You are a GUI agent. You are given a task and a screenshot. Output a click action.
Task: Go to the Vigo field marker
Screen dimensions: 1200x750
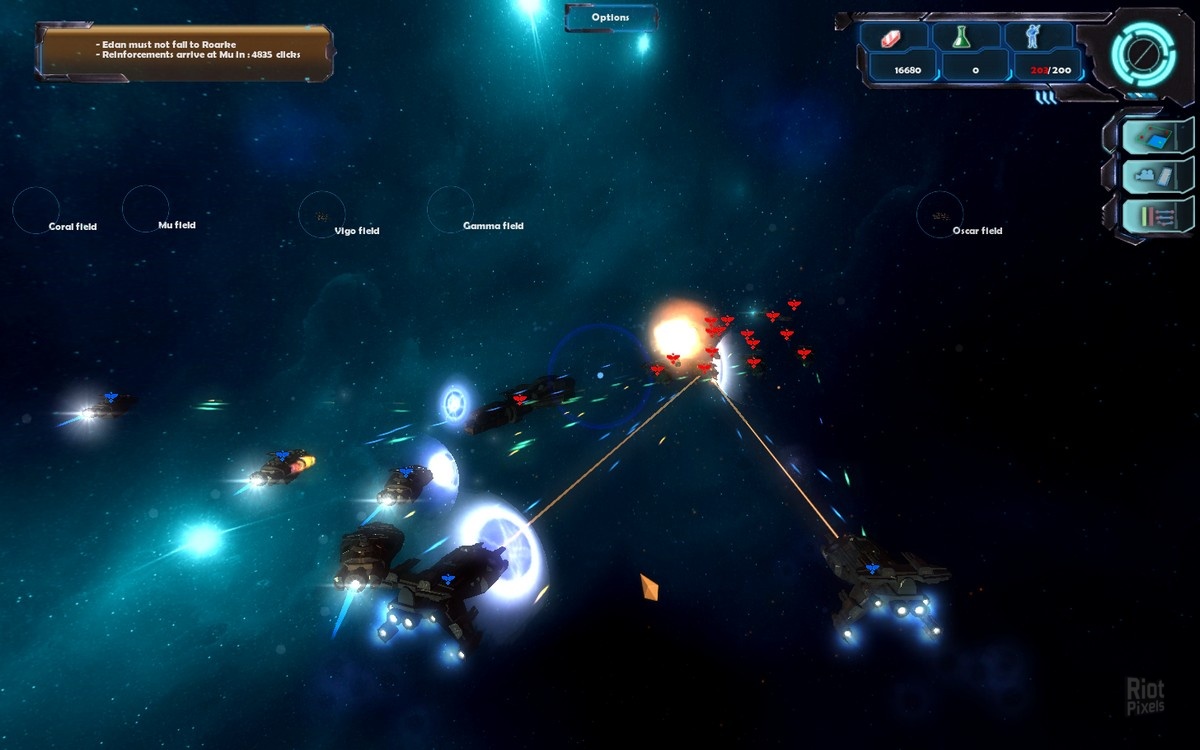pyautogui.click(x=322, y=214)
